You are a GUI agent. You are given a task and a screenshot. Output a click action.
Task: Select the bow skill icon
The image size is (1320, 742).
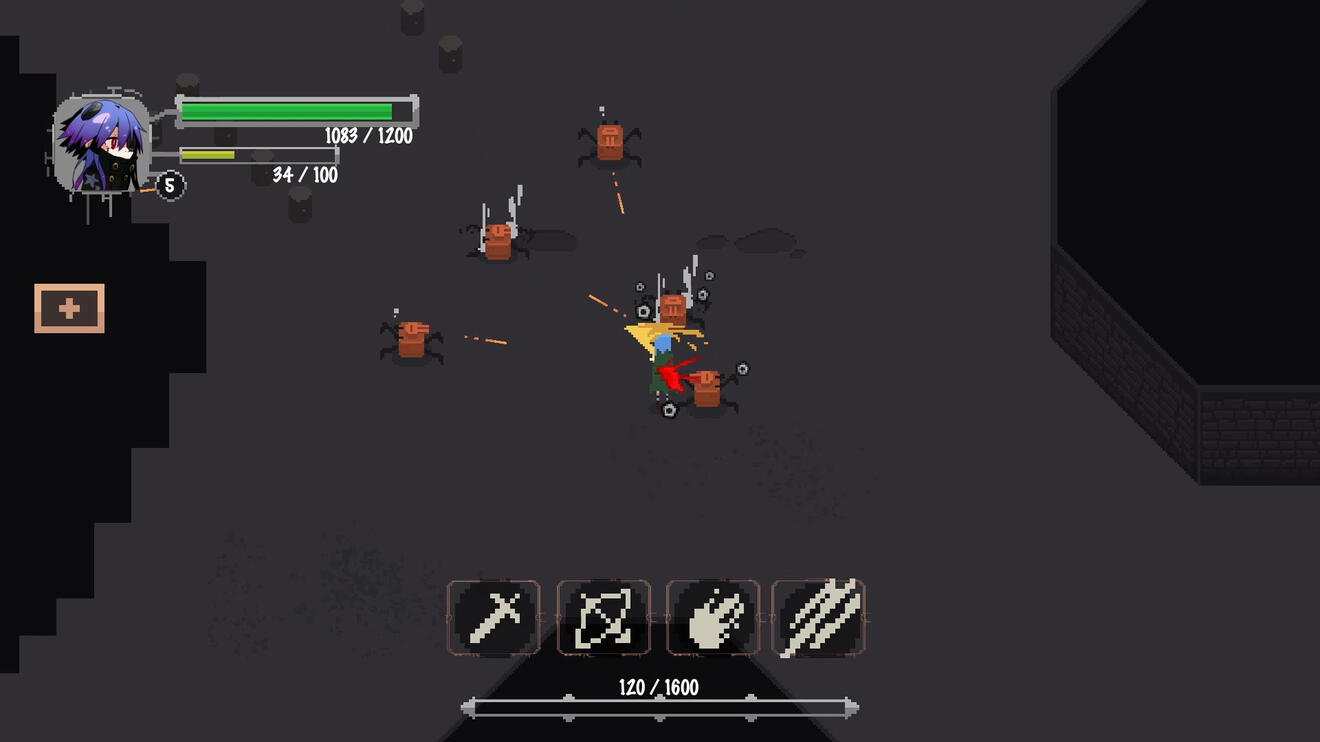click(x=604, y=618)
